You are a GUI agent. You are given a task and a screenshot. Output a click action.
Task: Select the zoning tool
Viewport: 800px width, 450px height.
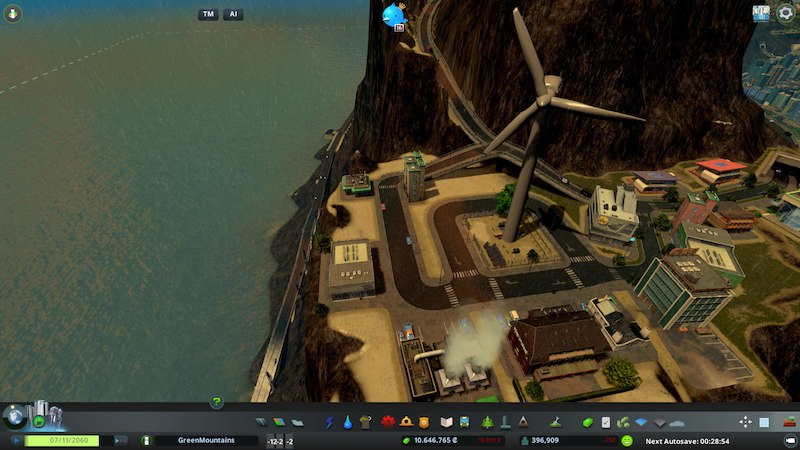pyautogui.click(x=279, y=422)
